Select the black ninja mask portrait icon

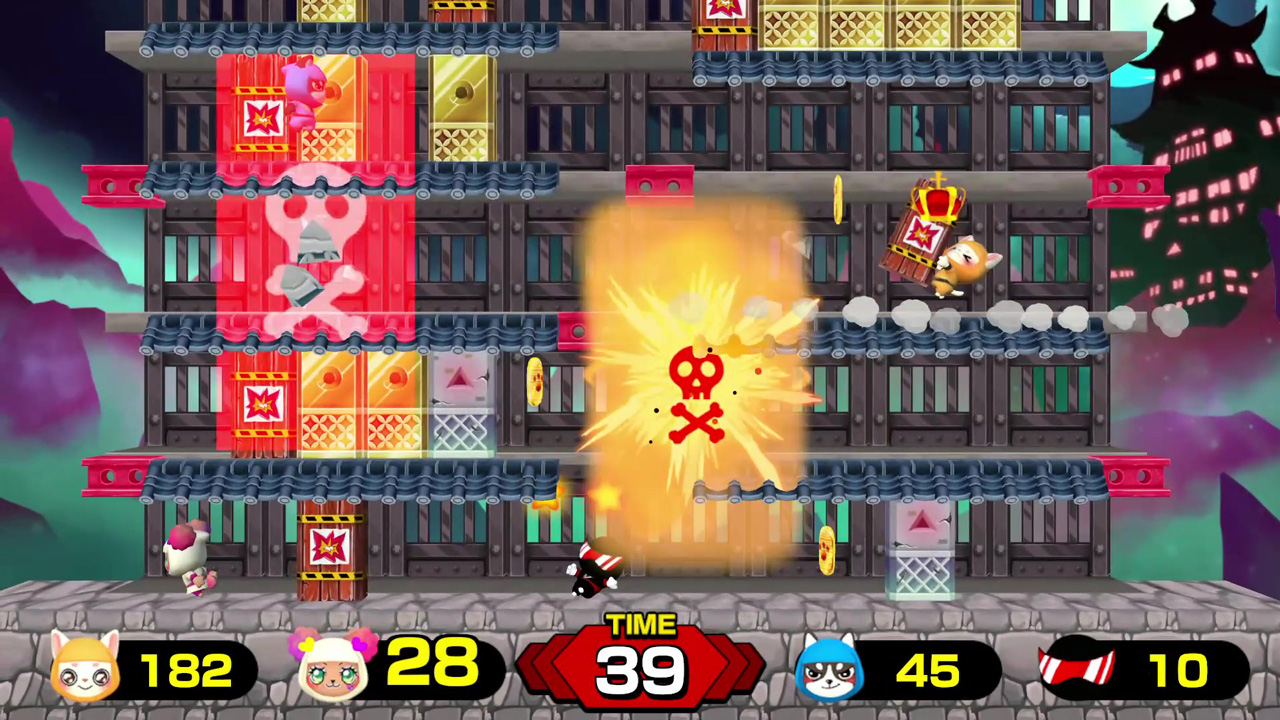pyautogui.click(x=1080, y=668)
